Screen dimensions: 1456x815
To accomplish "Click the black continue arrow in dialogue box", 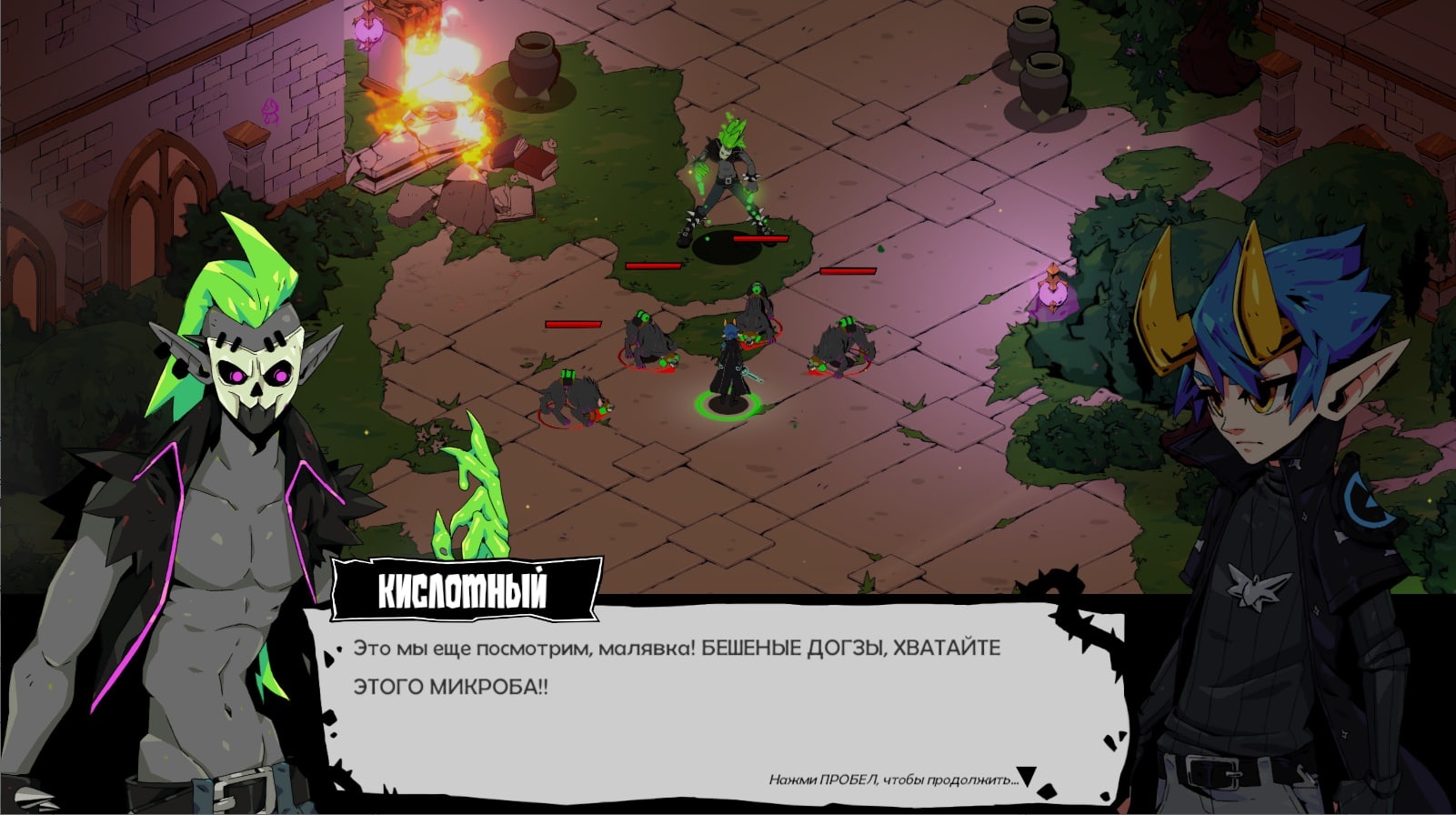I will click(1027, 777).
